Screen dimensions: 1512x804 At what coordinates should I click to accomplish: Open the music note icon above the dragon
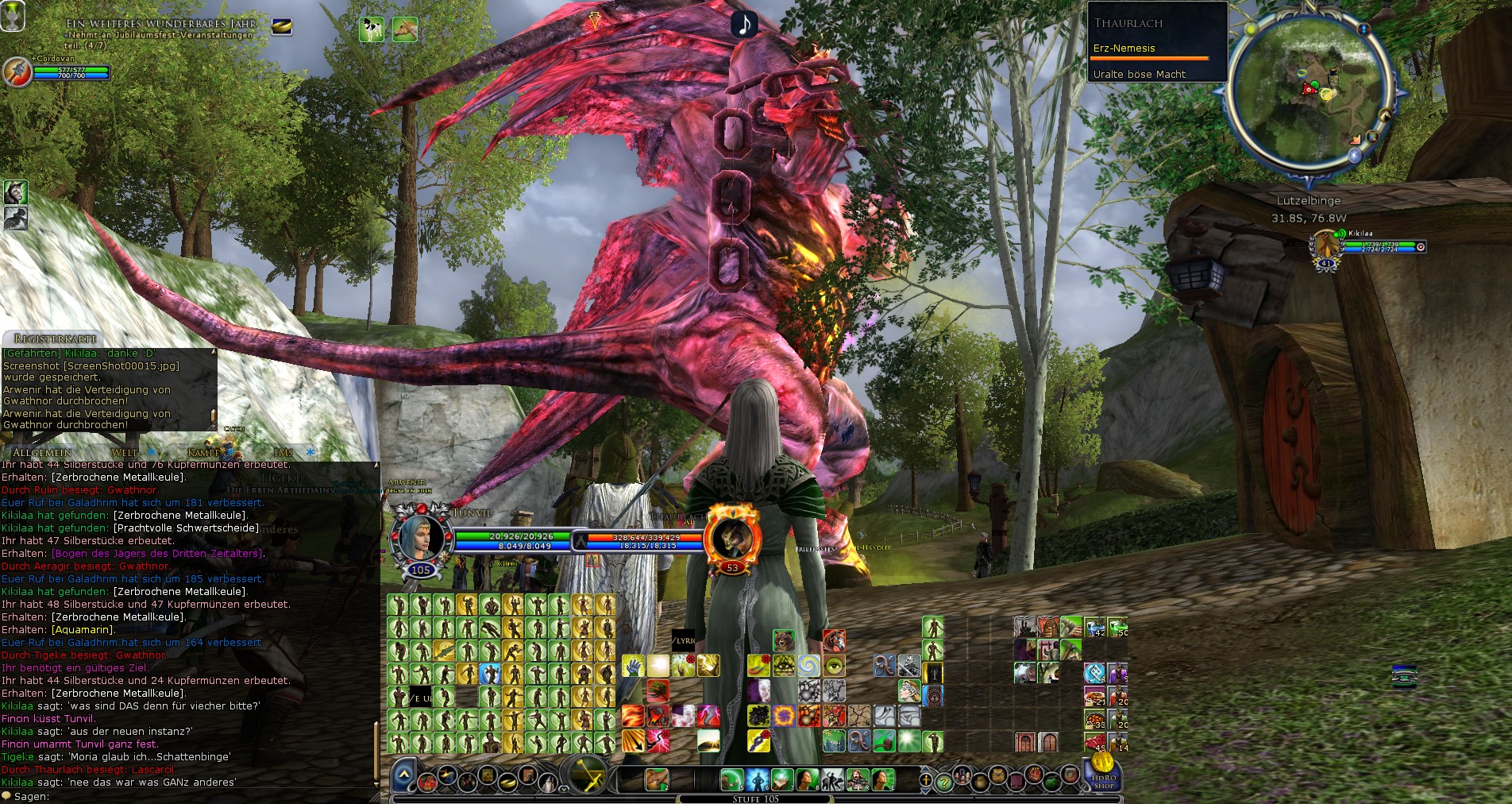point(744,25)
